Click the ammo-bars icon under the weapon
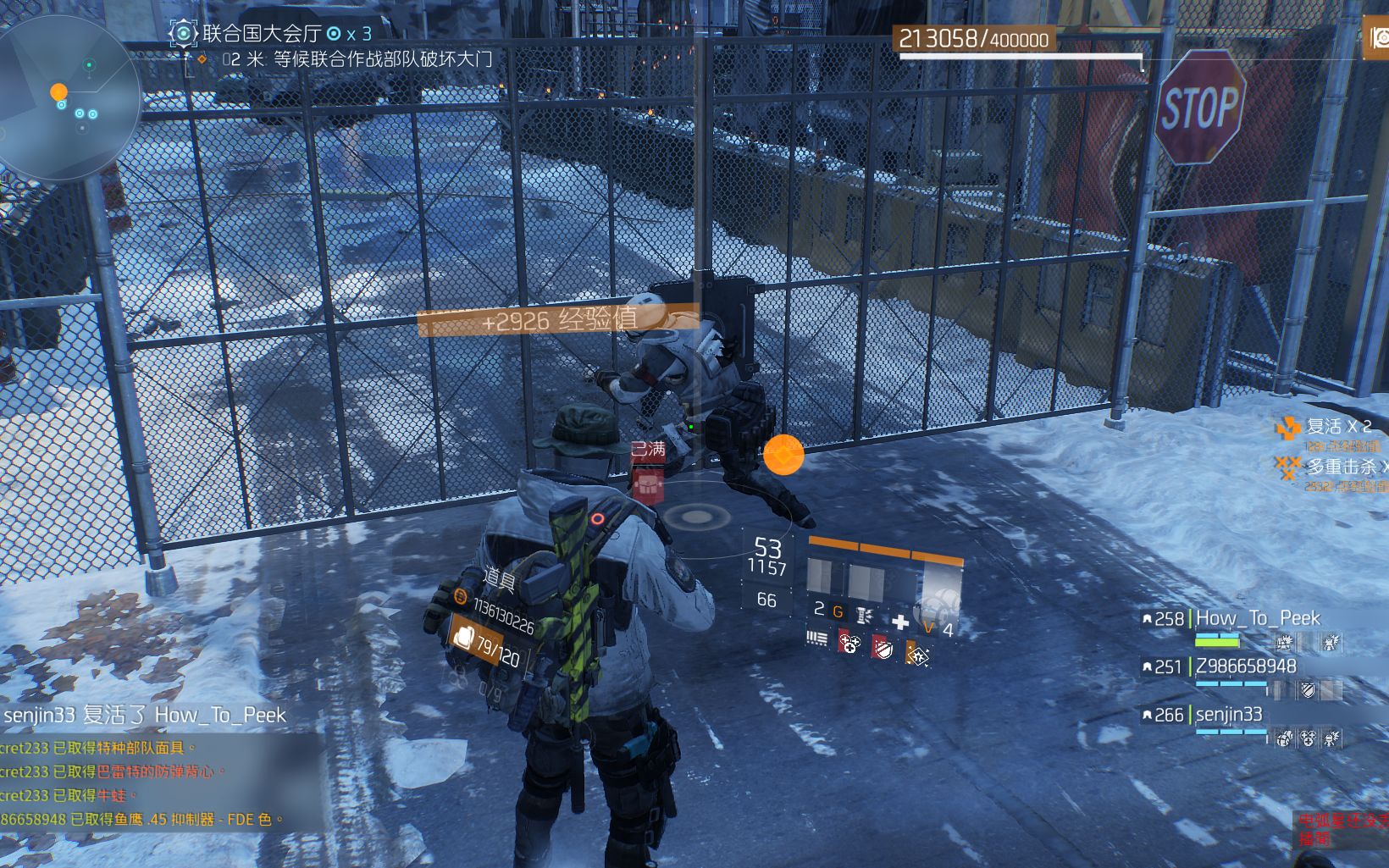This screenshot has width=1389, height=868. click(816, 638)
